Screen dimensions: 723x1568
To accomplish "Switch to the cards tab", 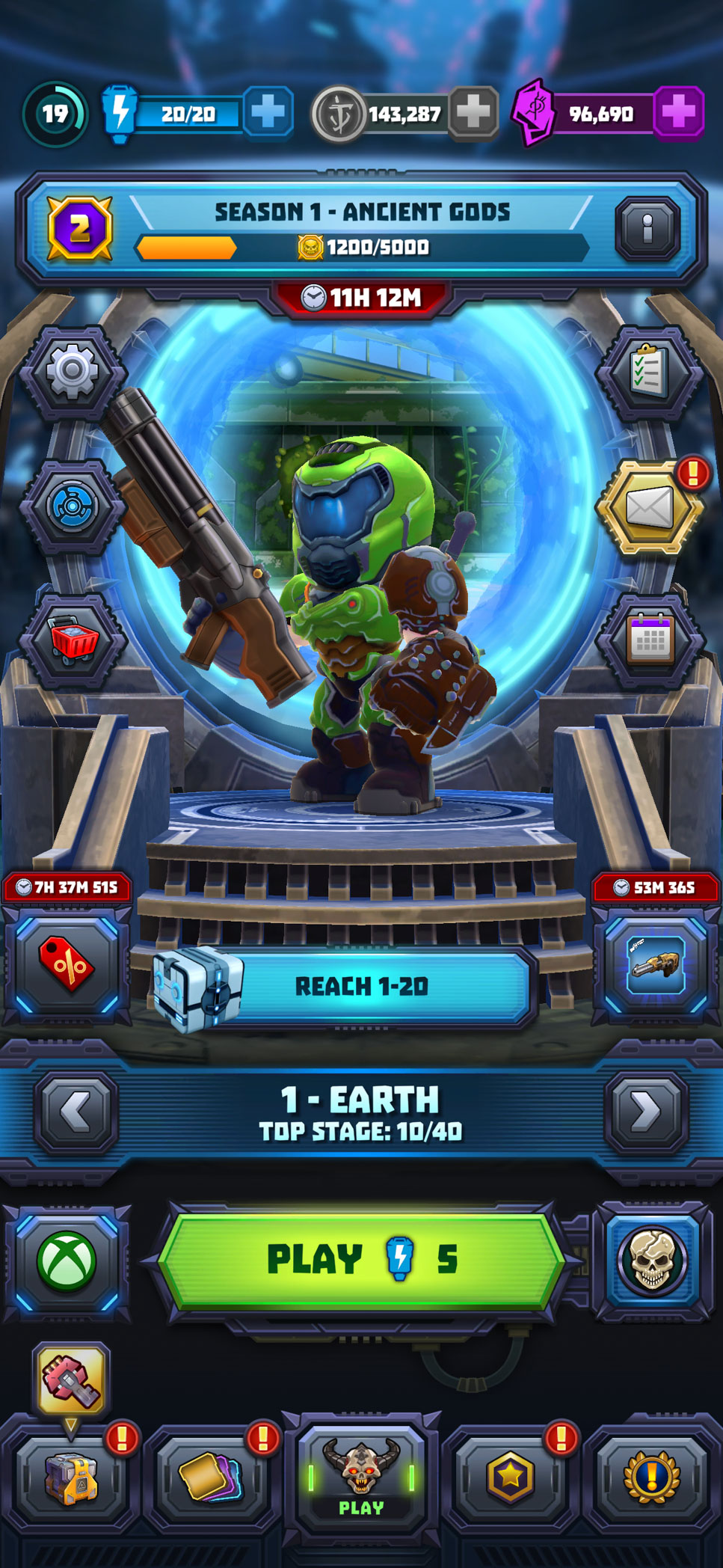I will point(212,1477).
